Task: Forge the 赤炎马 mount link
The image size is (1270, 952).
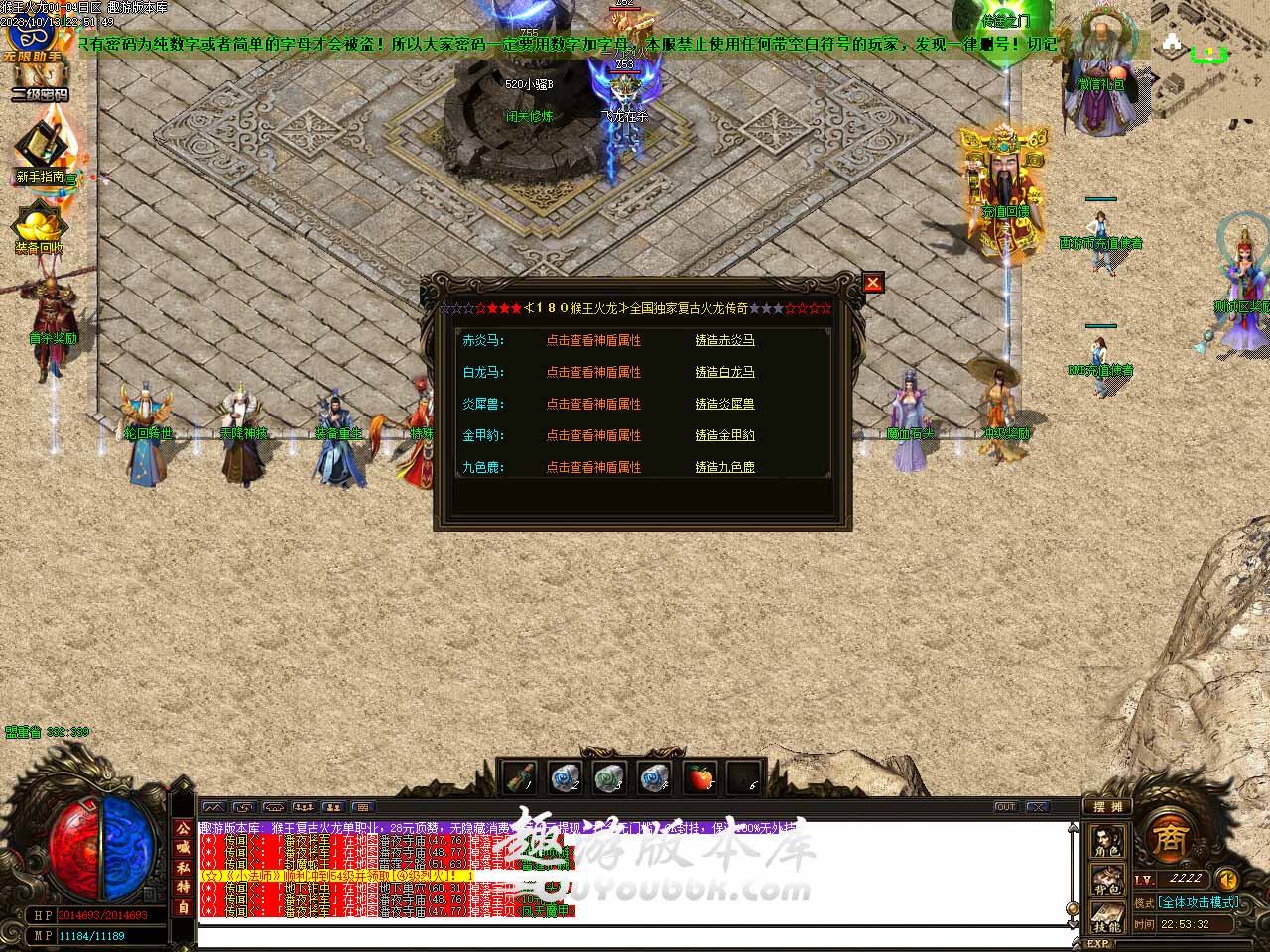Action: [724, 340]
